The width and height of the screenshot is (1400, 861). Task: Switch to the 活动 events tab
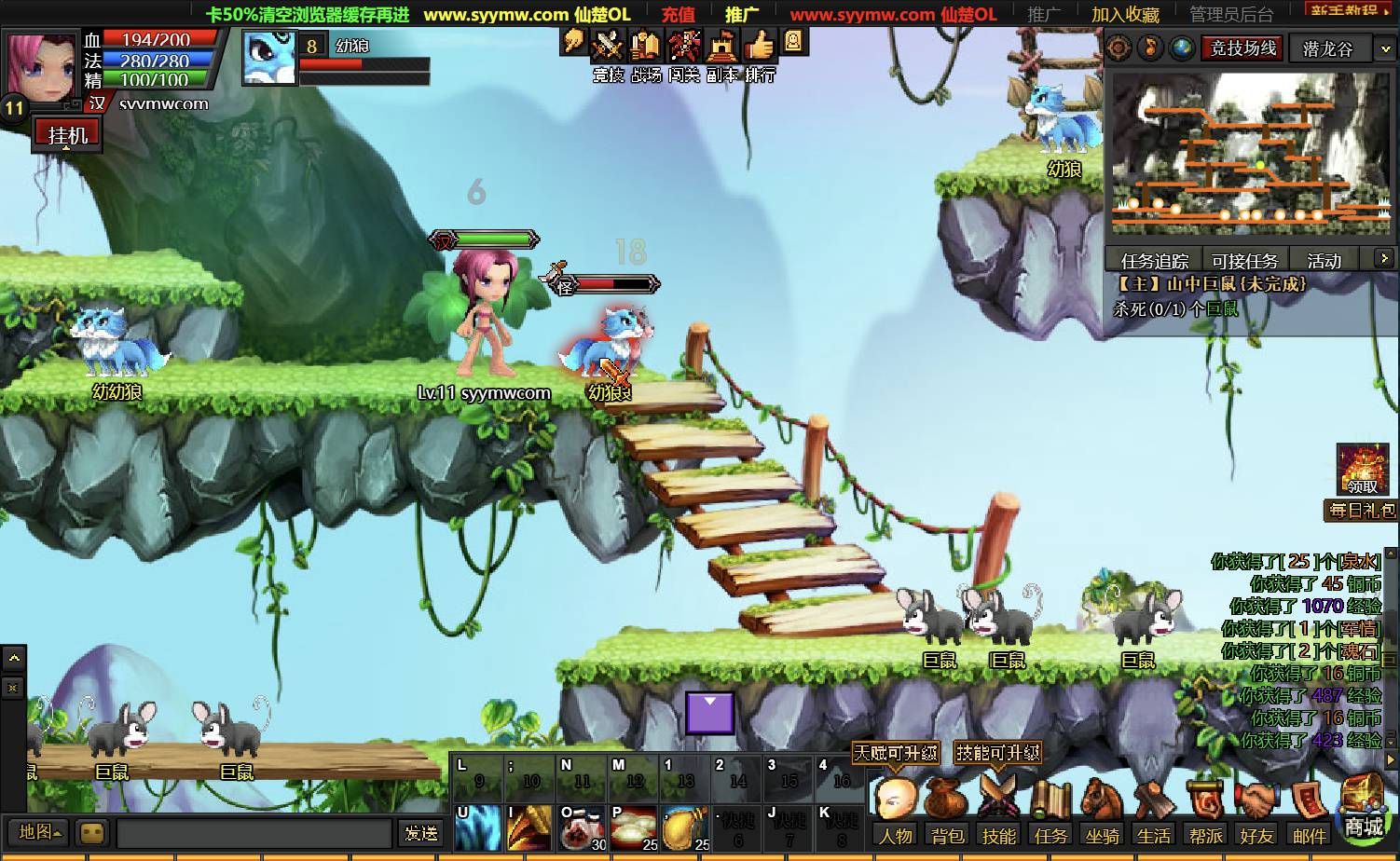coord(1324,261)
